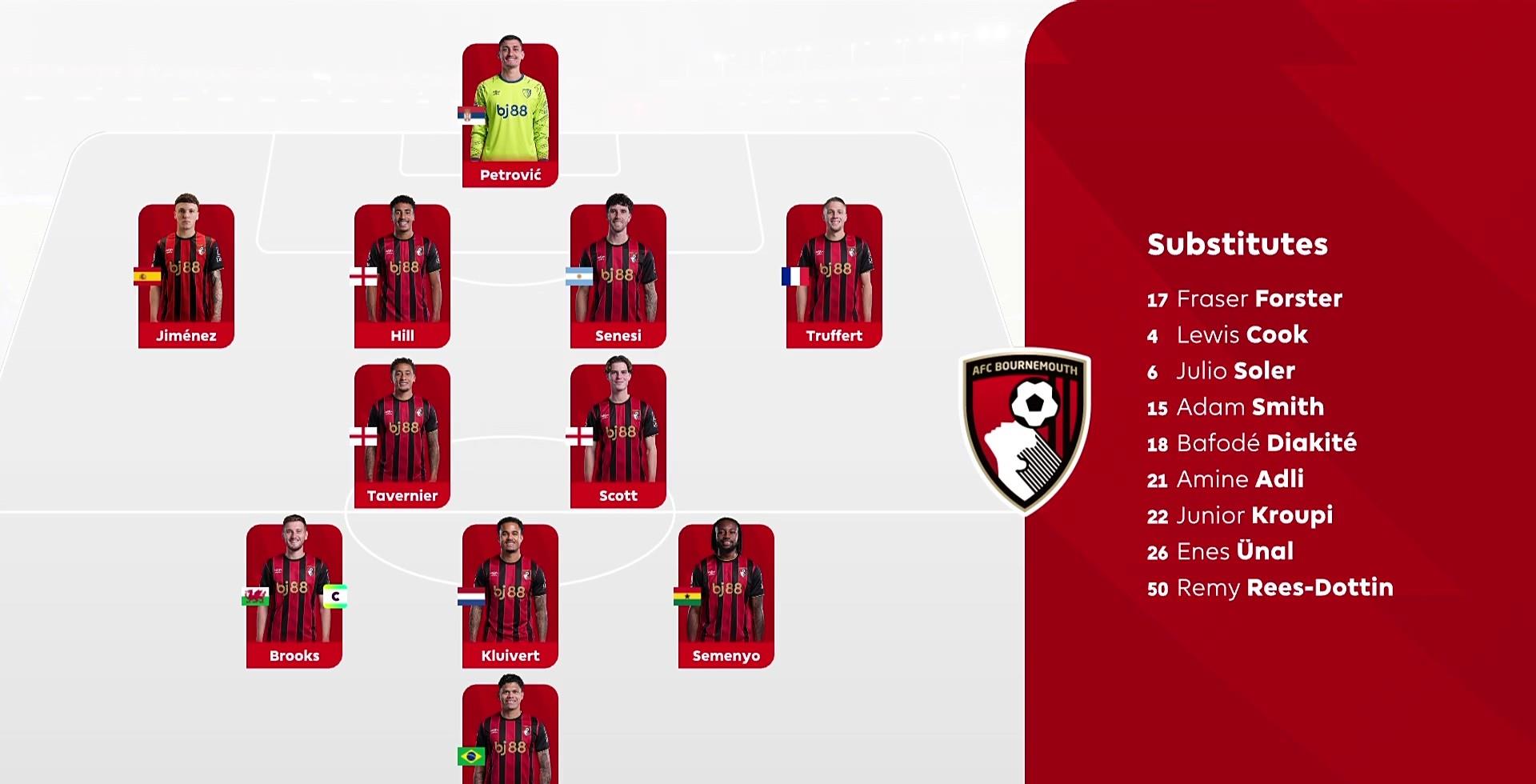
Task: Select substitute Fraser Forster
Action: click(1245, 299)
